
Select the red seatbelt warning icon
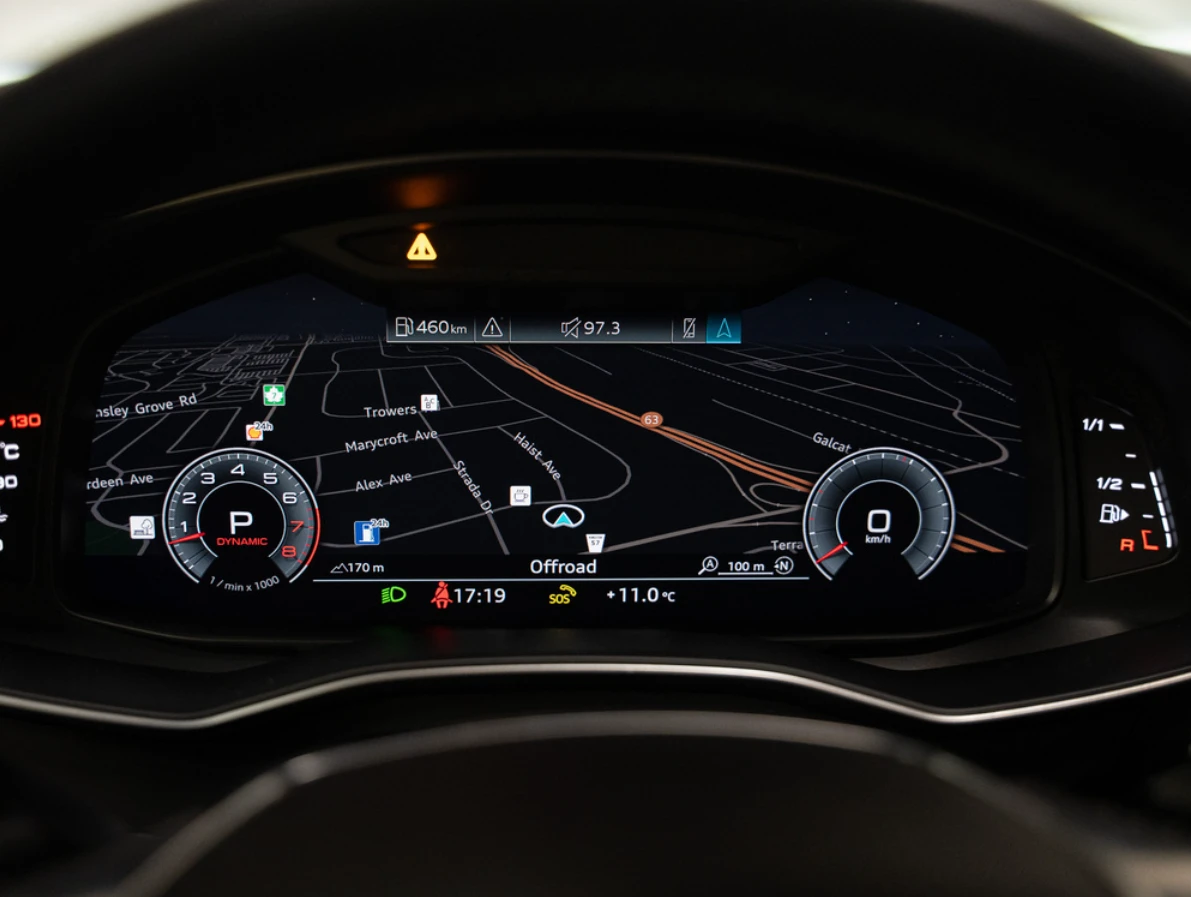coord(441,596)
